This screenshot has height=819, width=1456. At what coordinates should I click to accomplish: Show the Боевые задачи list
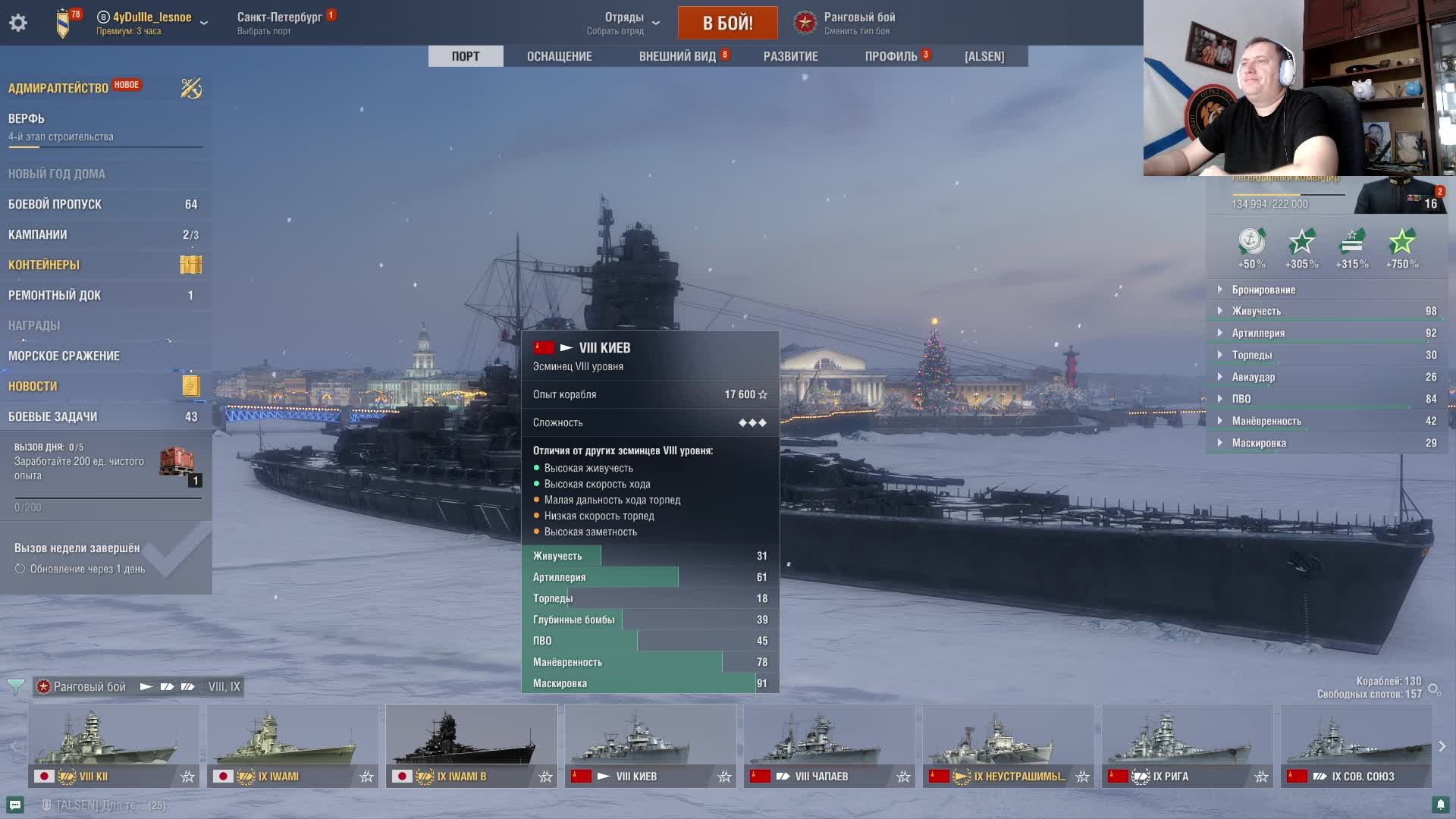coord(53,416)
